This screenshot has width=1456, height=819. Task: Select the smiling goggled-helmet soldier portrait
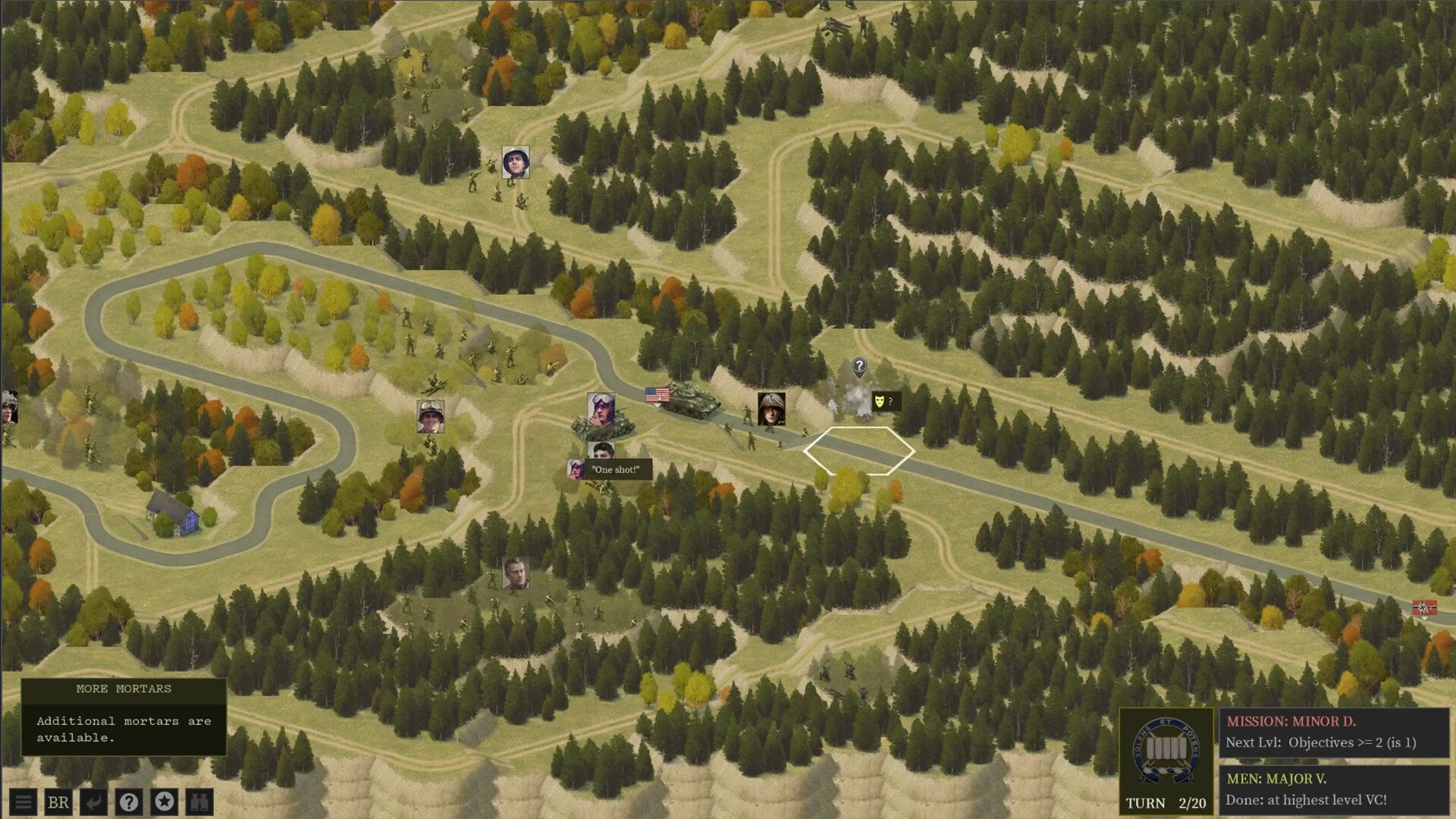point(430,416)
